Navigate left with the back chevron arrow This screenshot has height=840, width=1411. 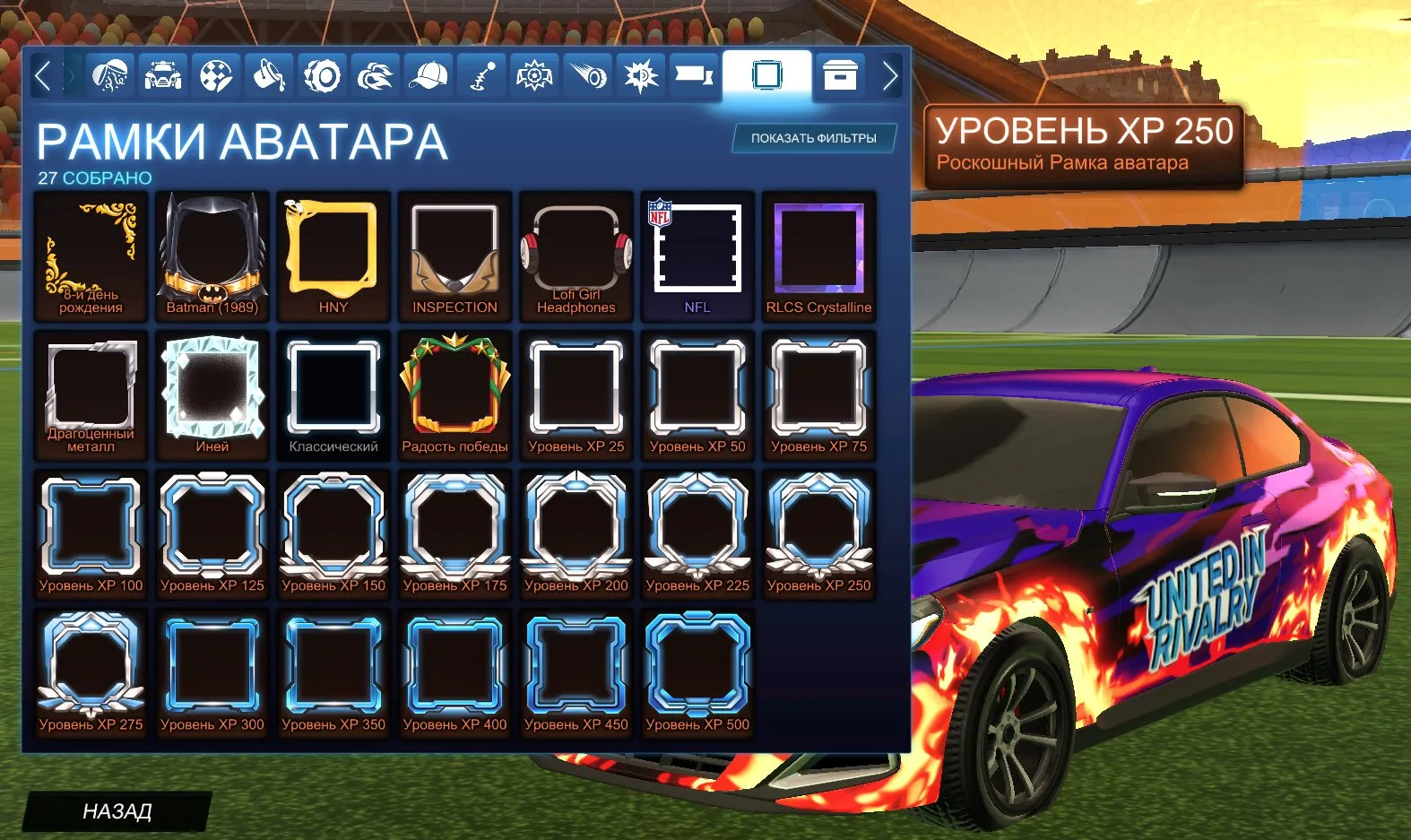click(42, 77)
